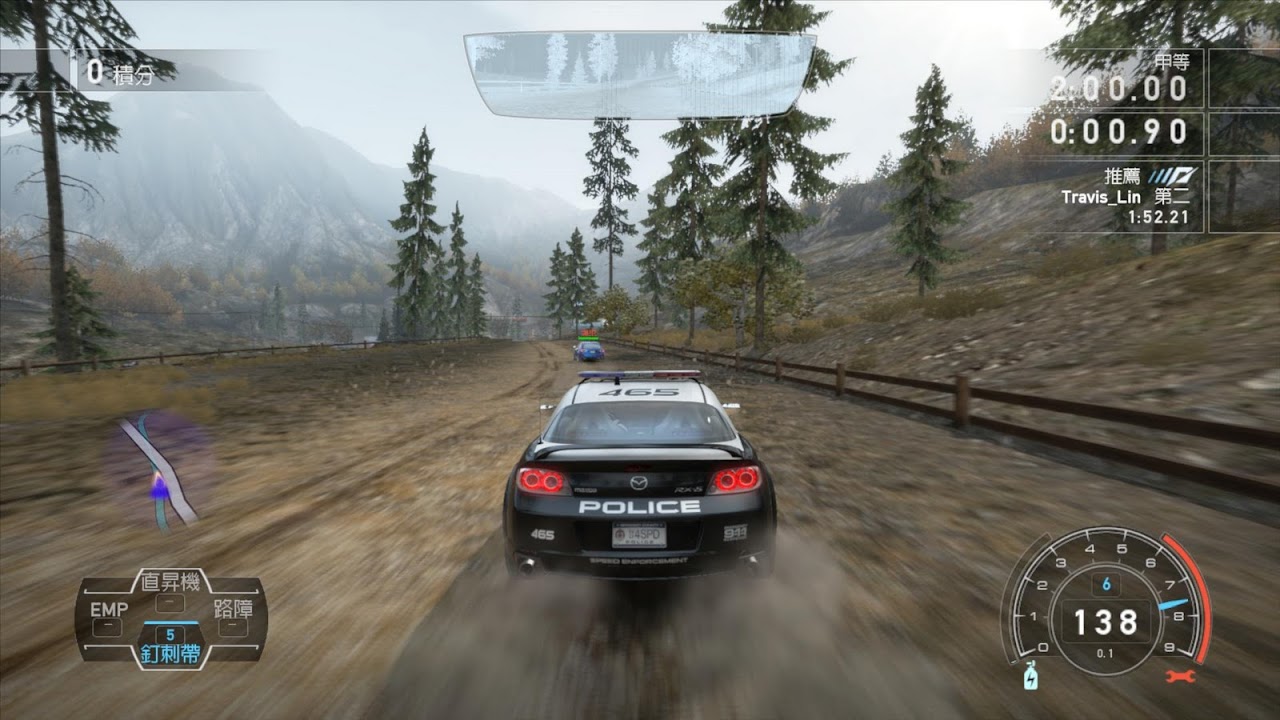The height and width of the screenshot is (720, 1280).
Task: Click the red wrench damage icon
Action: [x=1181, y=677]
